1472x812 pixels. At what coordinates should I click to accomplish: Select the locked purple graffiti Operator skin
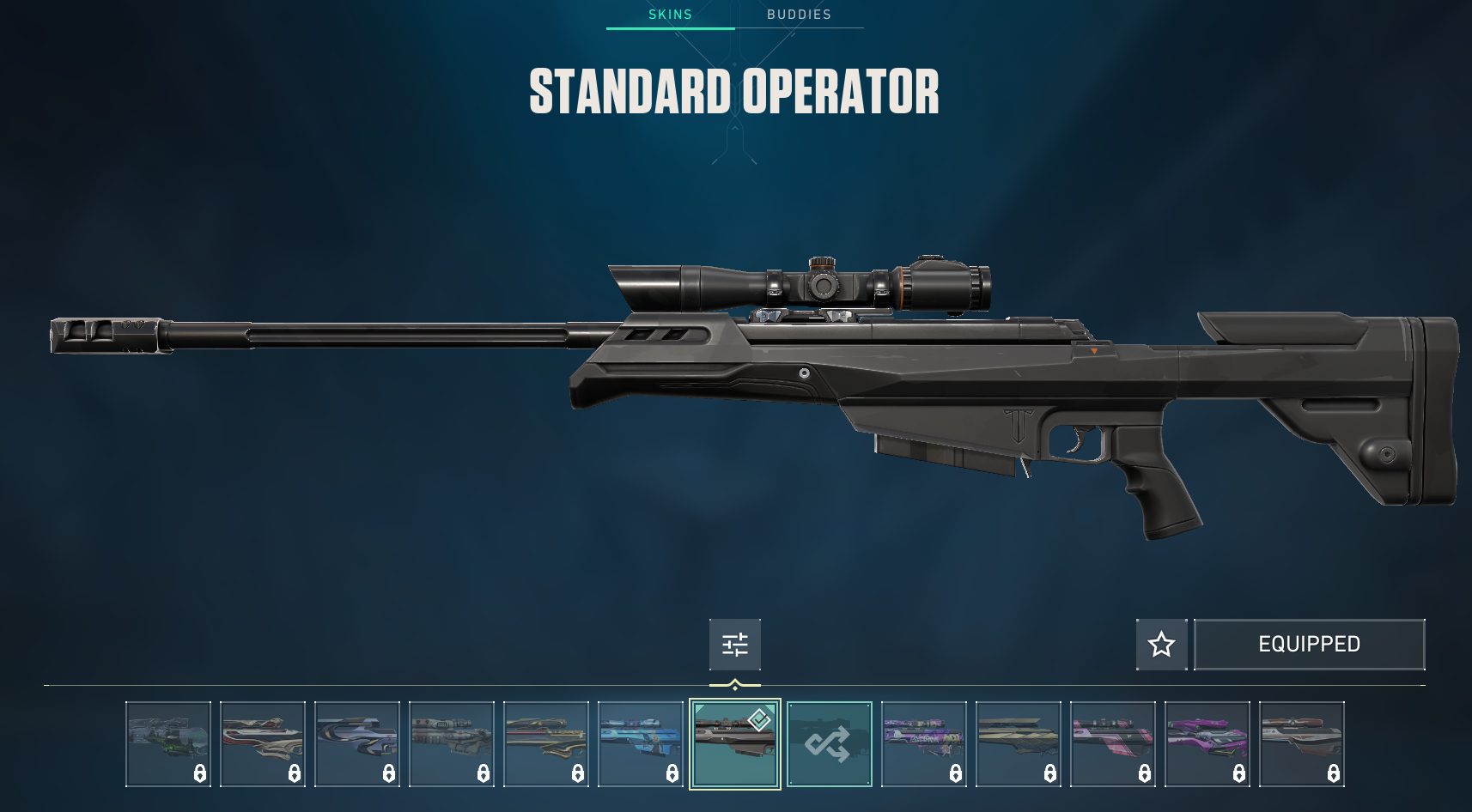(924, 743)
